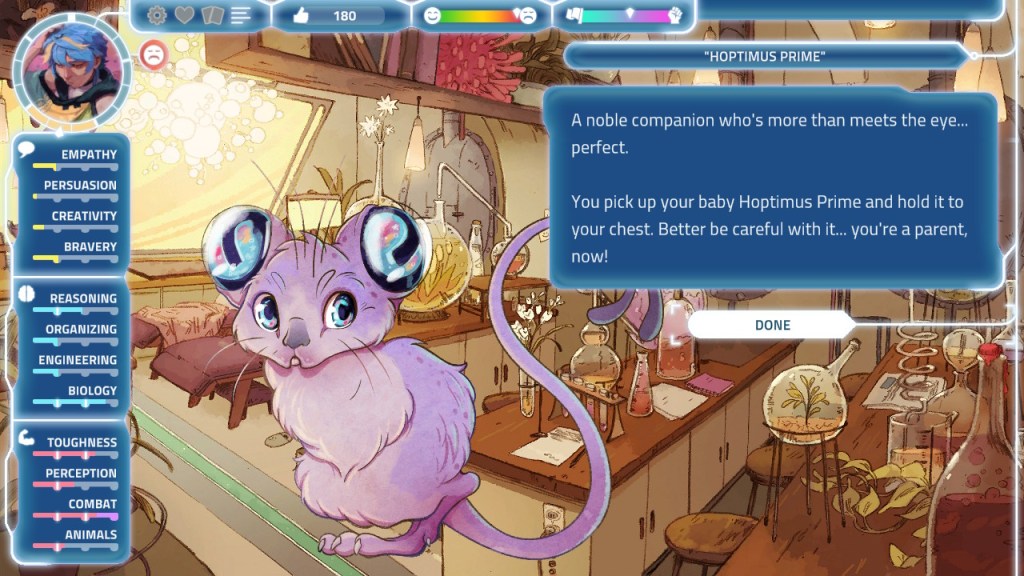Click the DONE dialogue button
The image size is (1024, 576).
[771, 325]
